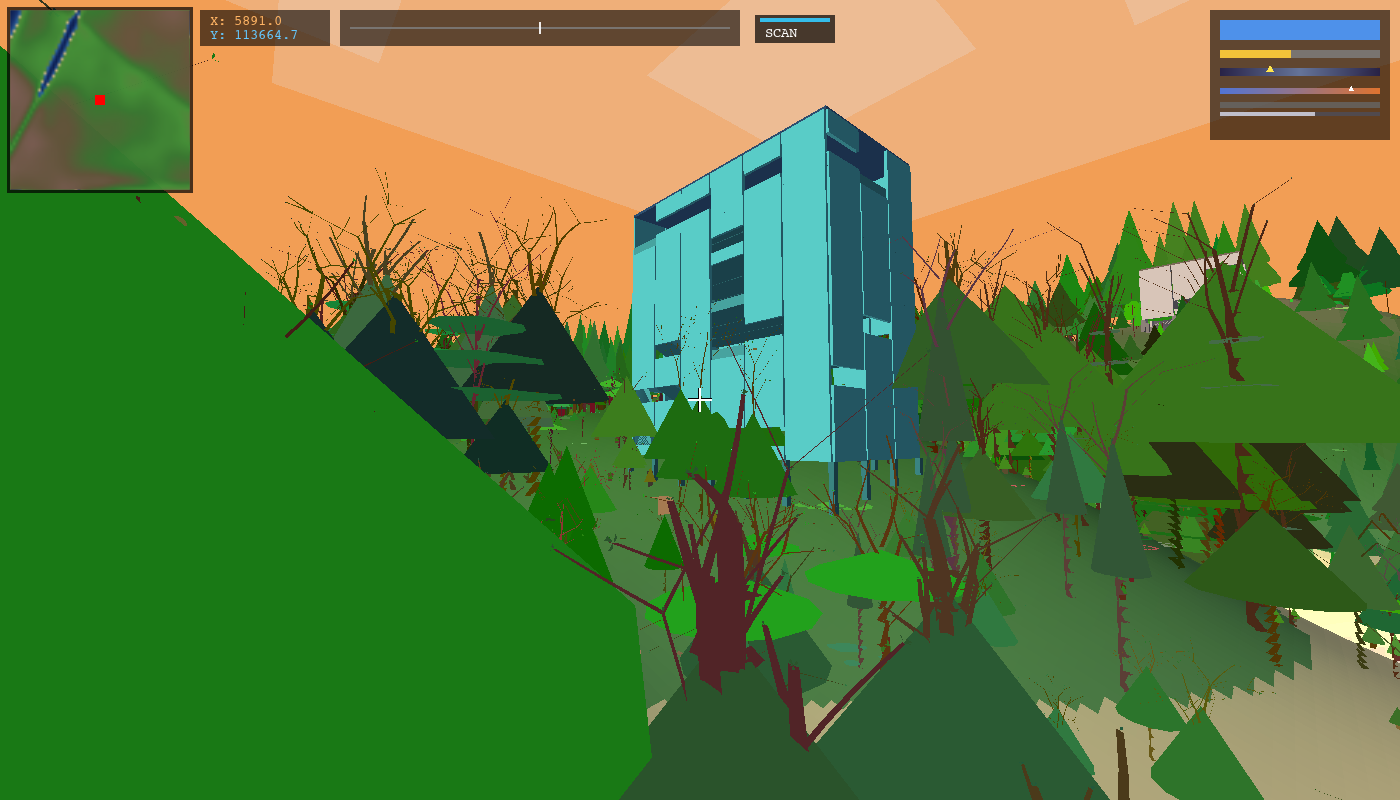The width and height of the screenshot is (1400, 800).
Task: Click the crosshair reticle at screen center
Action: [700, 400]
